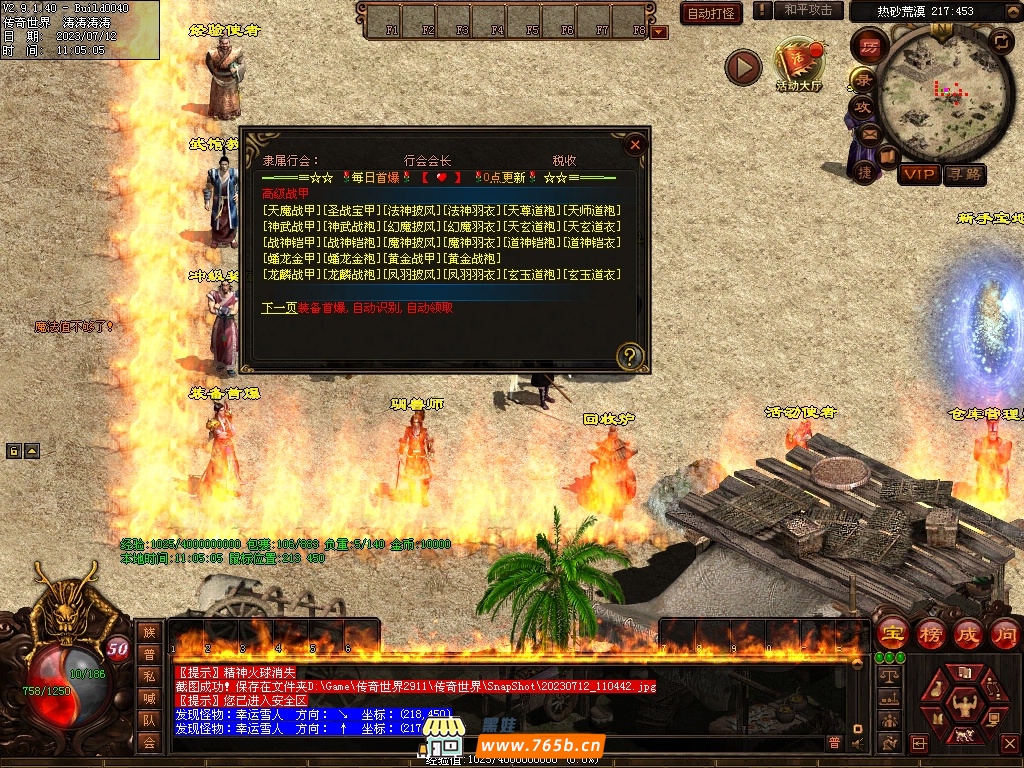Select the 队 team chat channel
Image resolution: width=1024 pixels, height=768 pixels.
(149, 719)
